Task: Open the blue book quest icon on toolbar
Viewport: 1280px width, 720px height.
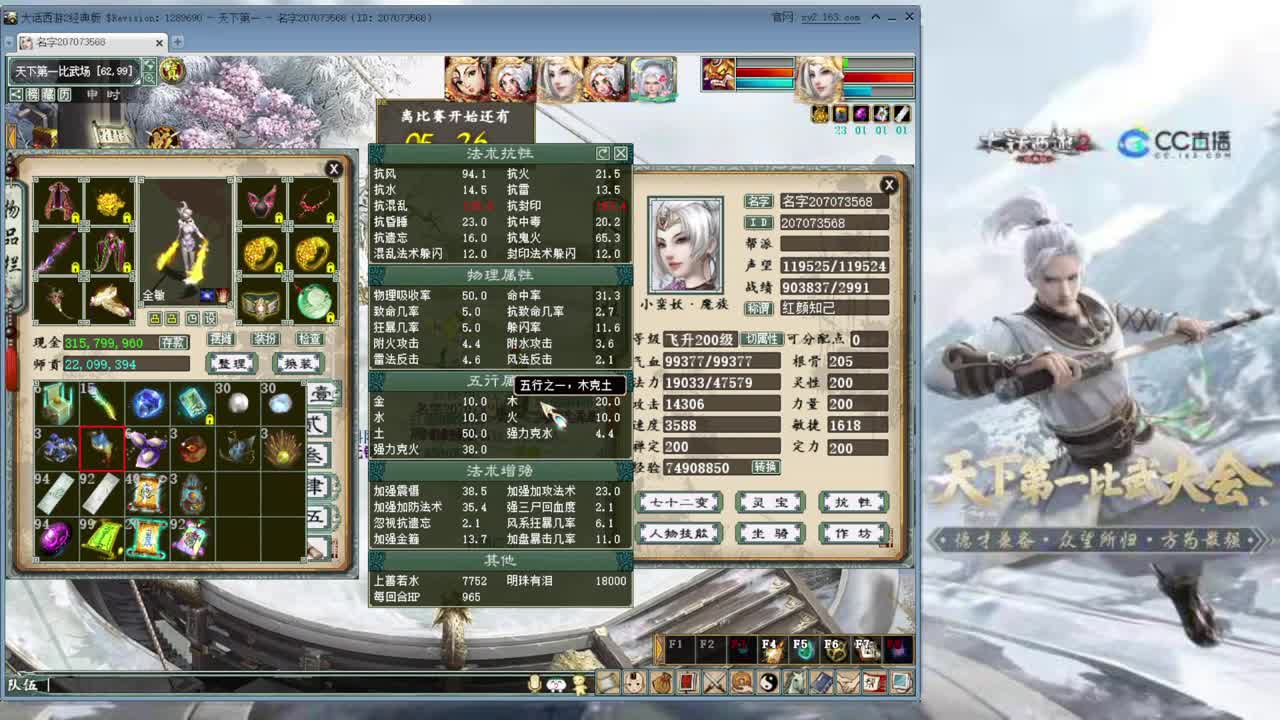Action: 821,682
